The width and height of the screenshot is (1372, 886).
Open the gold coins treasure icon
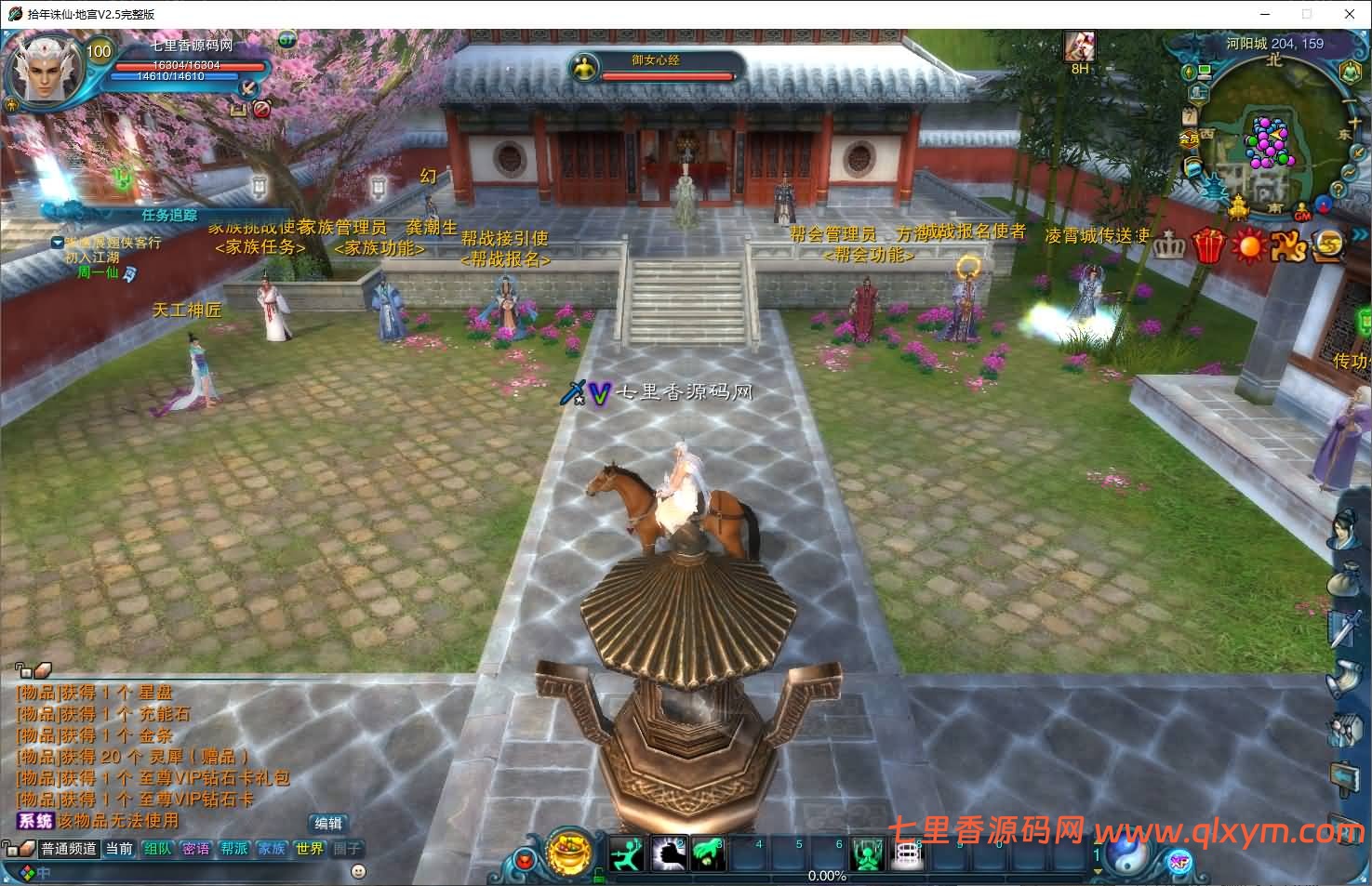[1327, 246]
